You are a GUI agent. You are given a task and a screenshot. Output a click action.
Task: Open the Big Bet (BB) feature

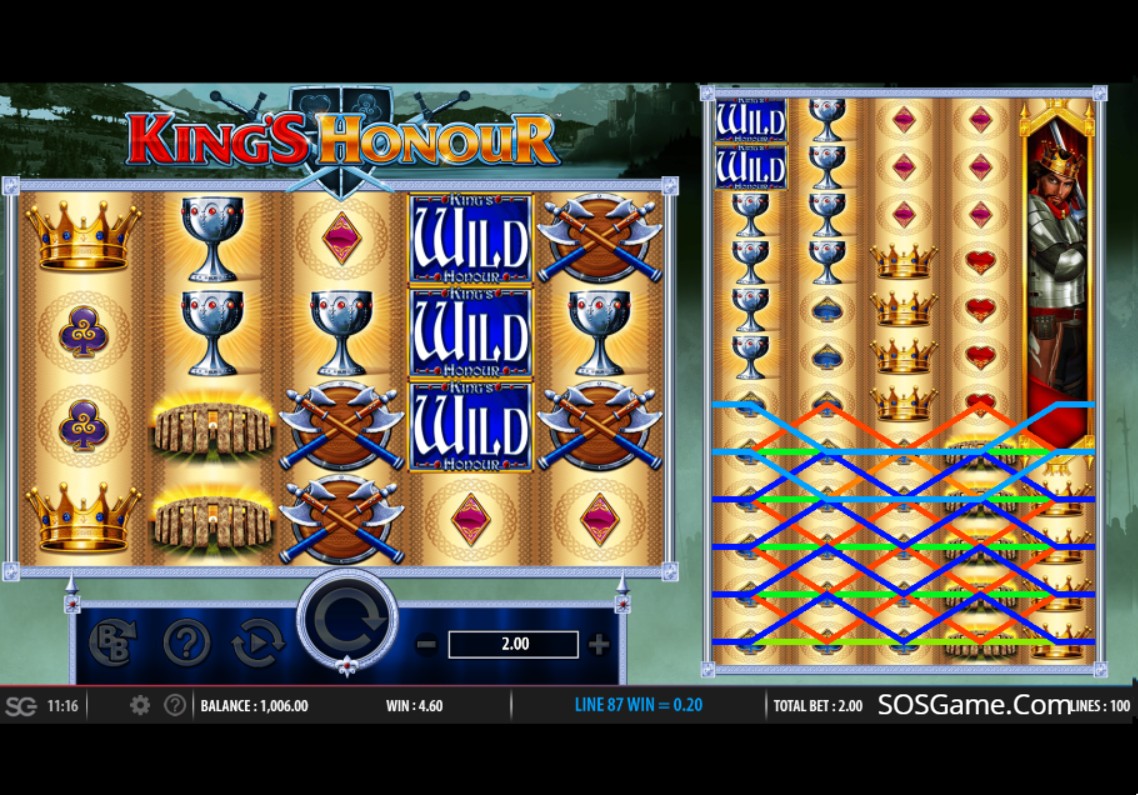[x=112, y=643]
